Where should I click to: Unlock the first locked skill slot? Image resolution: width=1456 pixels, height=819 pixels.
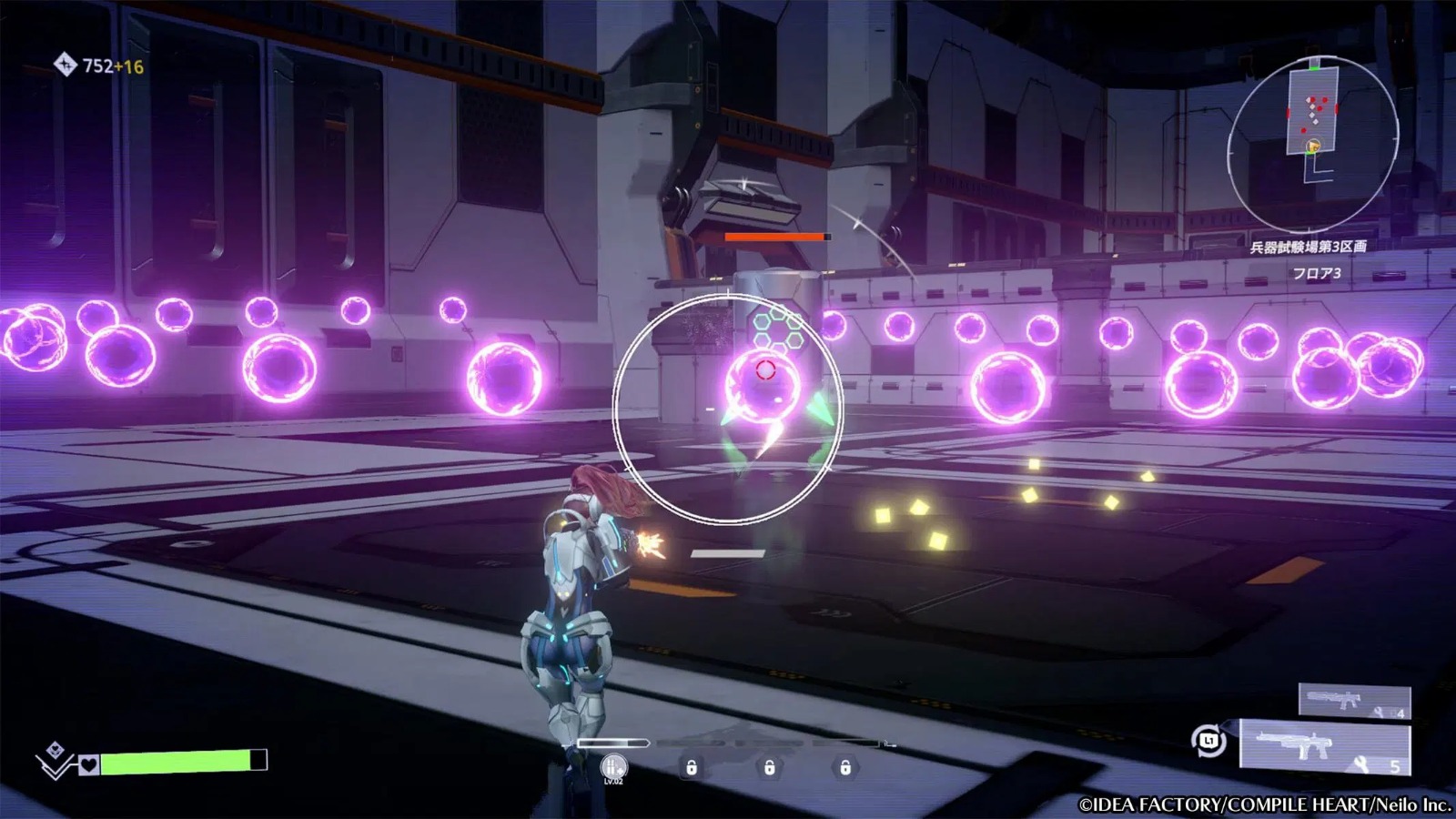(x=693, y=768)
